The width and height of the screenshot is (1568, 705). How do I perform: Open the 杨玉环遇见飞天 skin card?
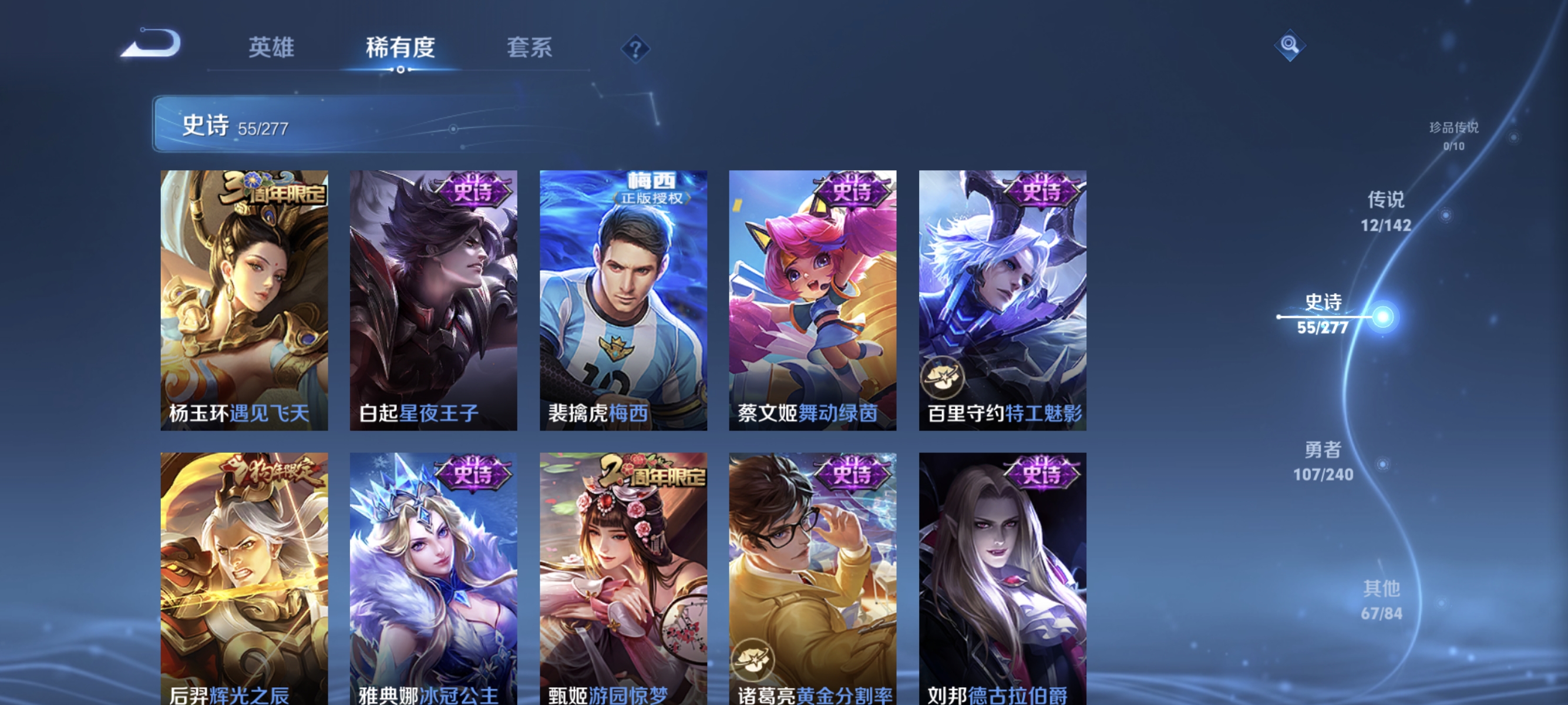coord(245,298)
